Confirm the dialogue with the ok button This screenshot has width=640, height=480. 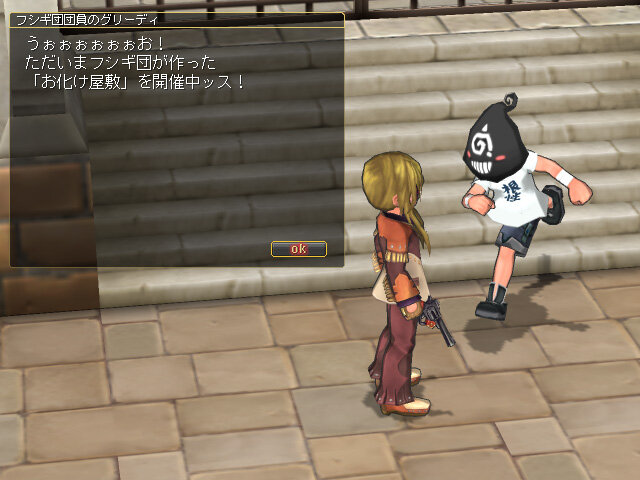(298, 248)
